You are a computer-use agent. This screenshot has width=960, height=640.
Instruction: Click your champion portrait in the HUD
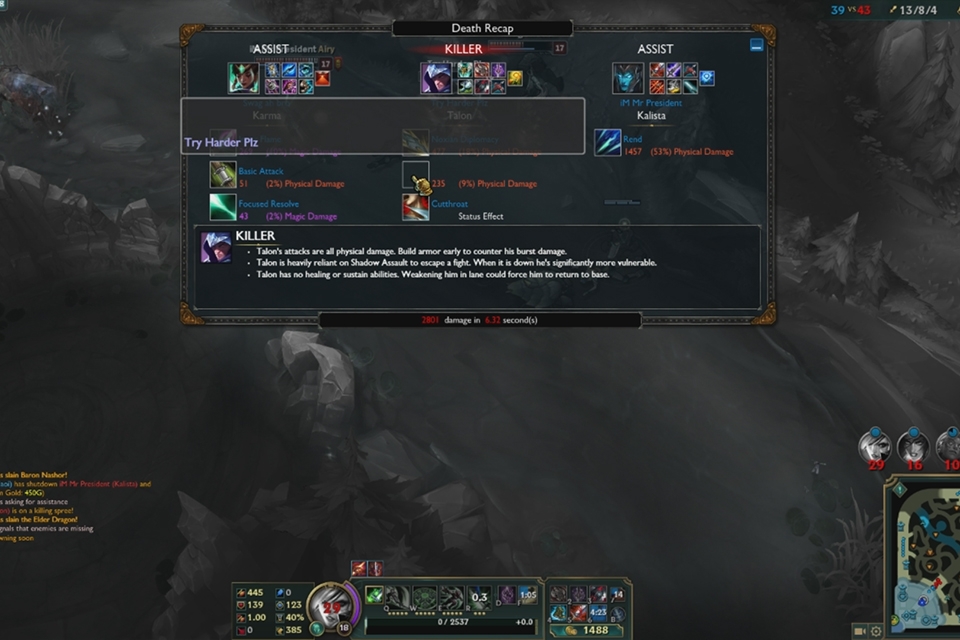click(329, 603)
